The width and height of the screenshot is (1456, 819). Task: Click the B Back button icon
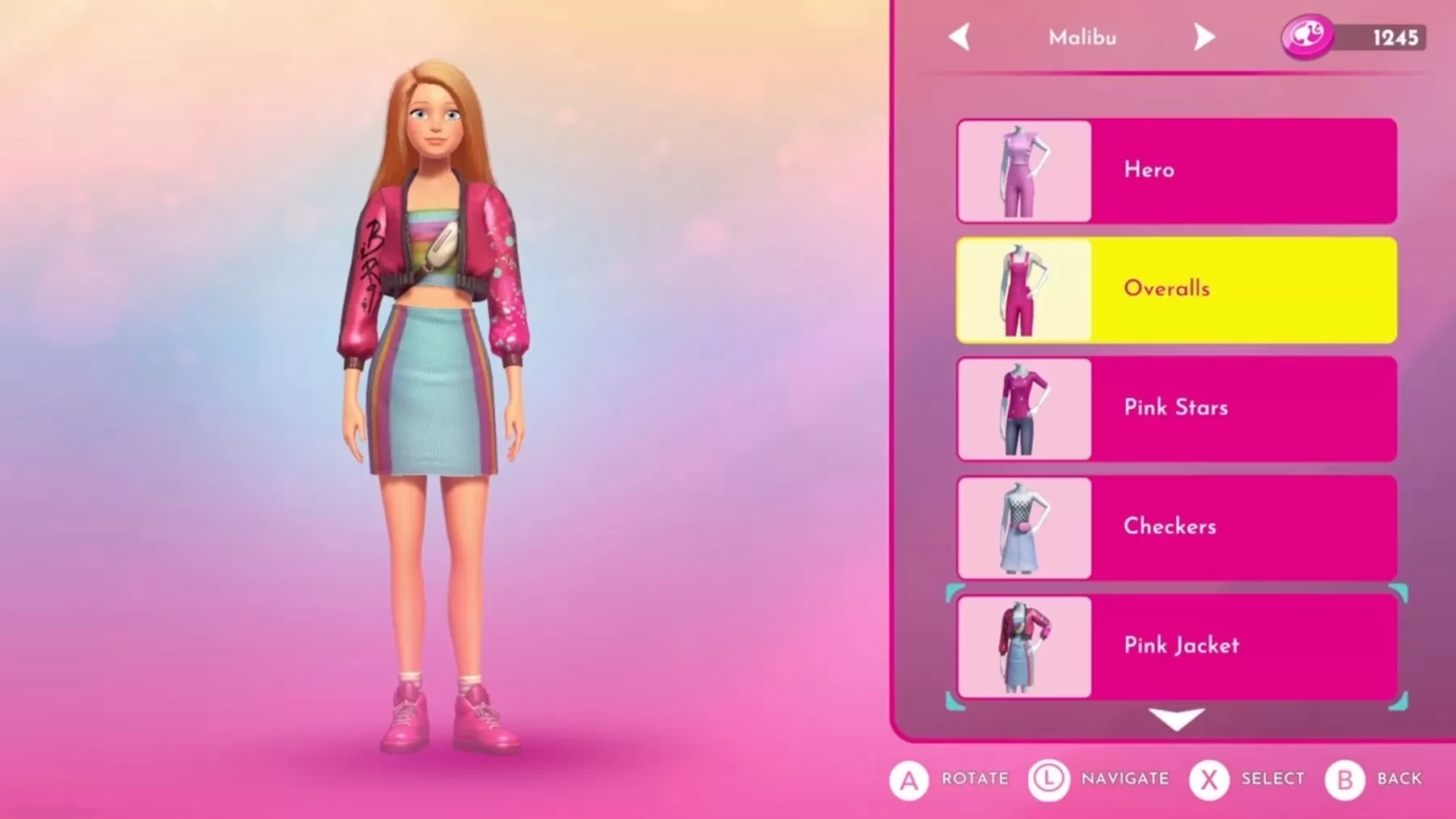[1343, 779]
